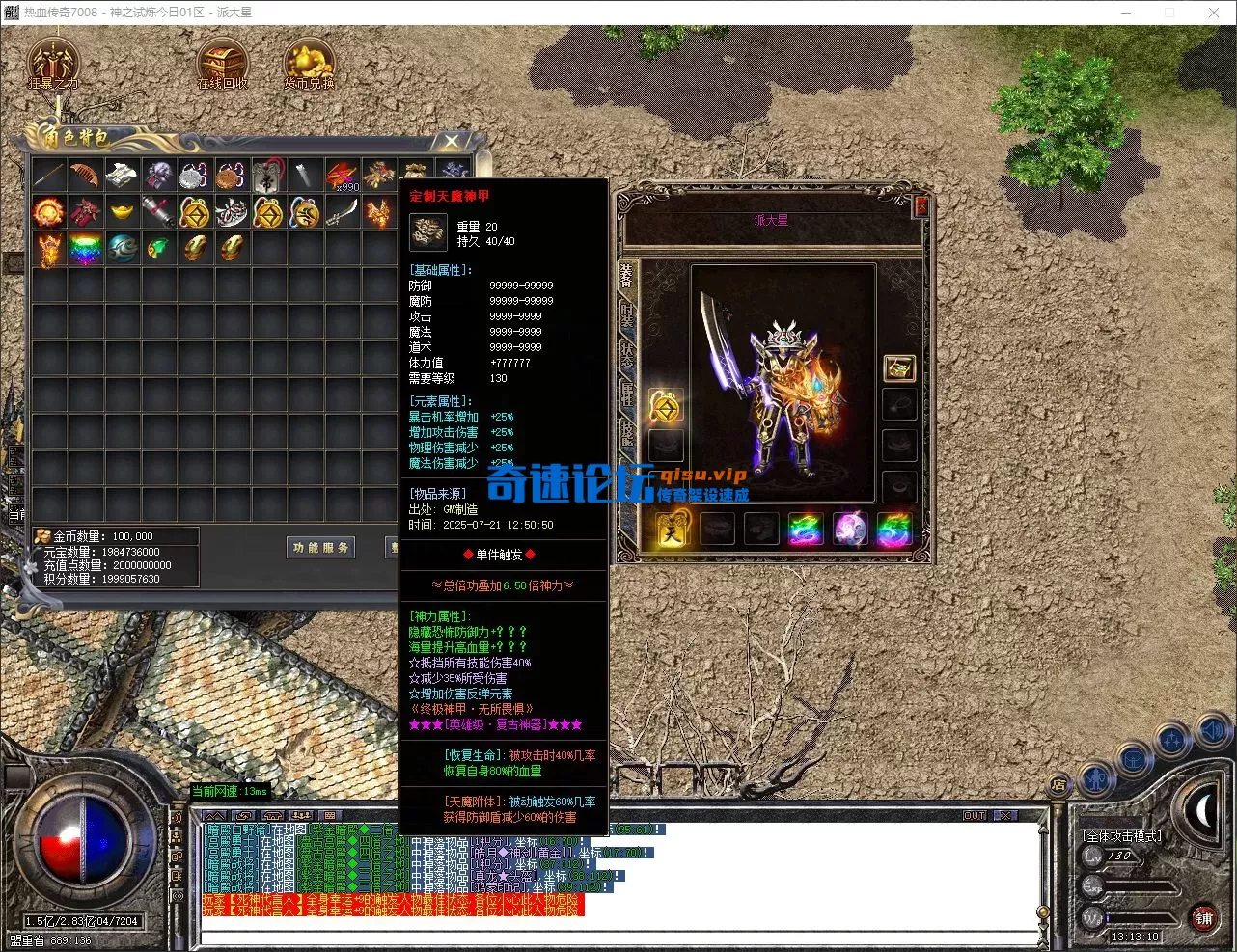Select the item stack showing x990
The width and height of the screenshot is (1237, 952).
click(x=342, y=176)
